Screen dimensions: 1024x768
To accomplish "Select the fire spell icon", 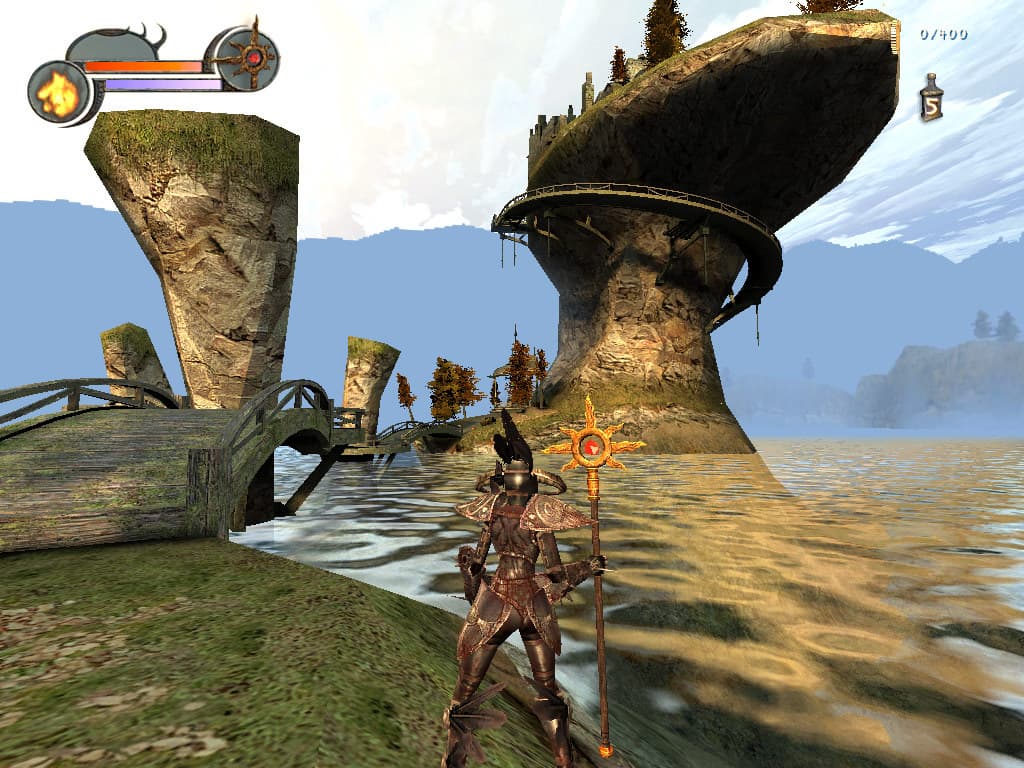I will [x=58, y=94].
